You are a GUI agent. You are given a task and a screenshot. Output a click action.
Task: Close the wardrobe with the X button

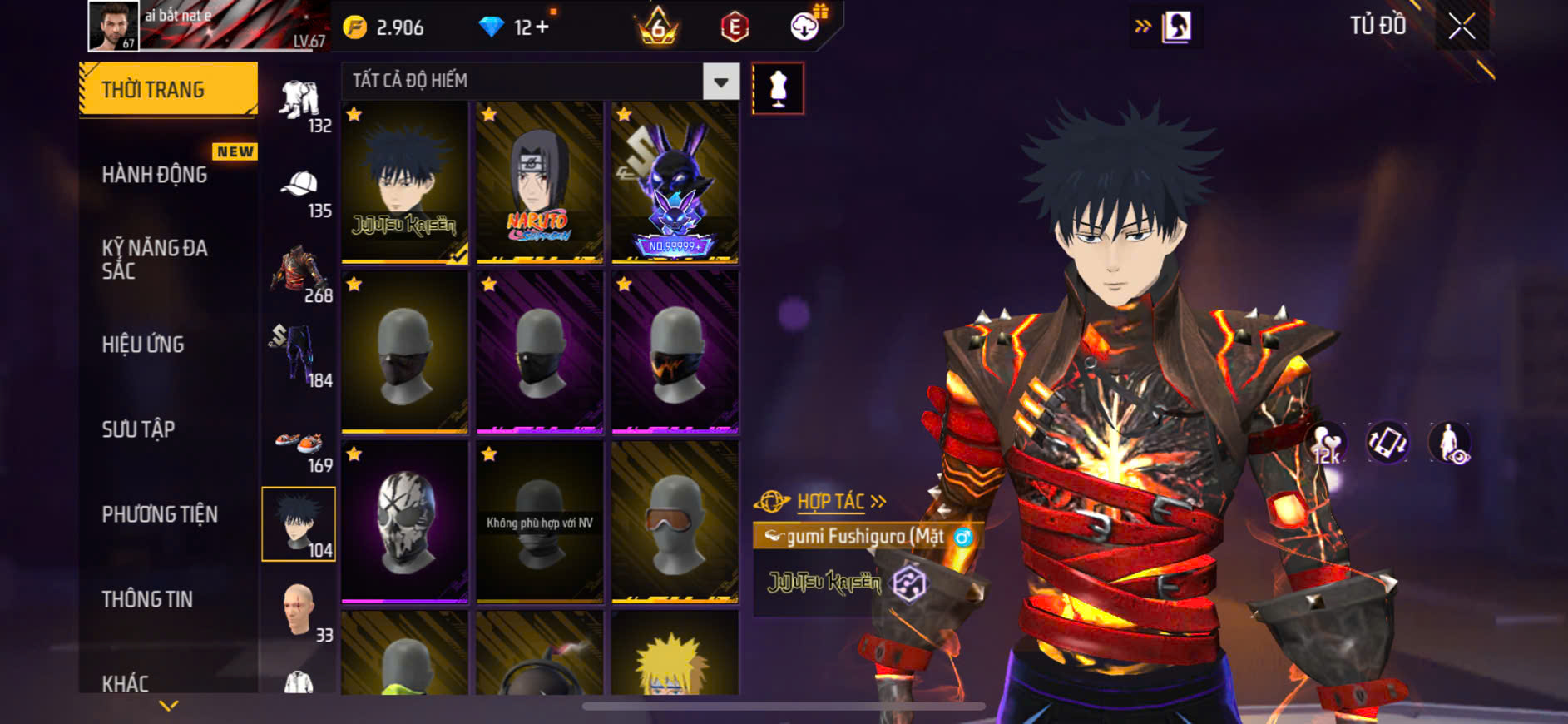pyautogui.click(x=1462, y=27)
